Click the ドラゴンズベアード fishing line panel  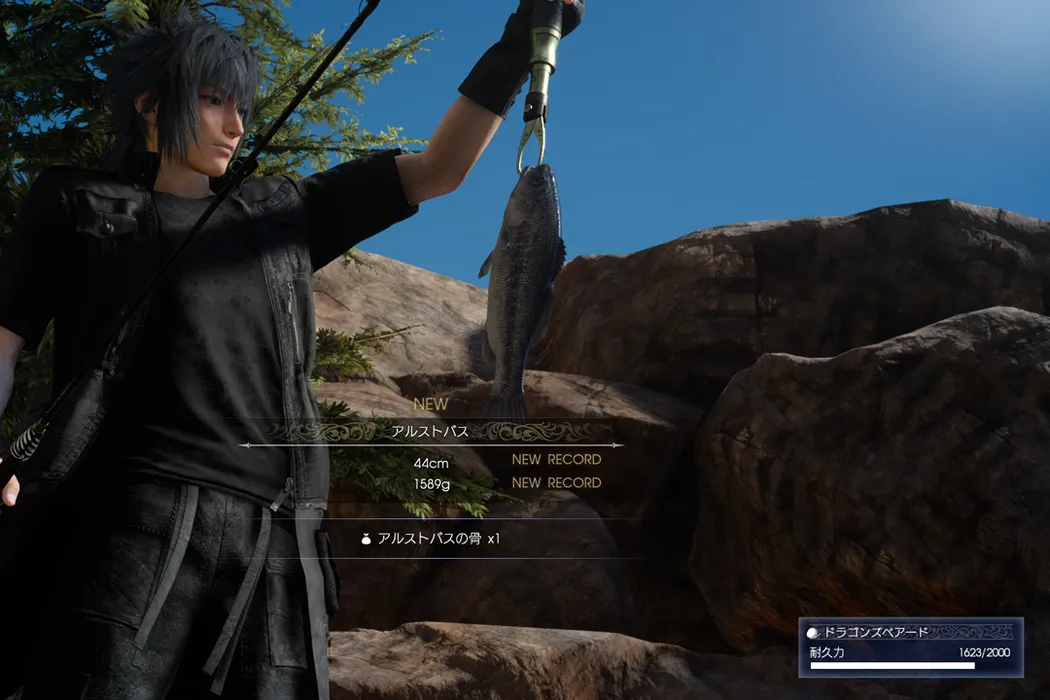click(x=910, y=647)
